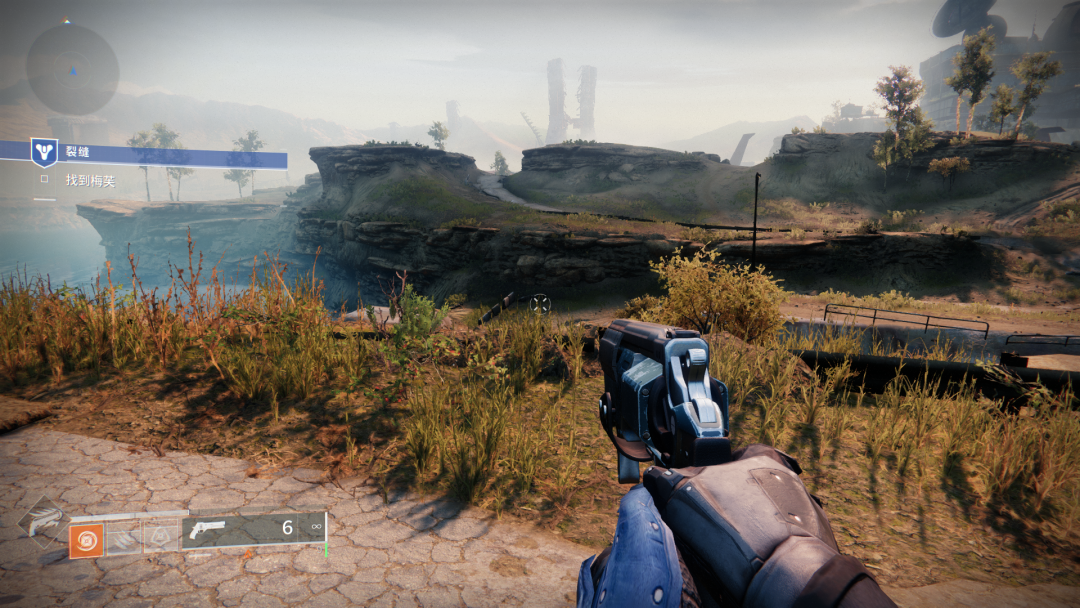Viewport: 1080px width, 608px height.
Task: Activate the hexagonal class ability icon
Action: tap(160, 537)
